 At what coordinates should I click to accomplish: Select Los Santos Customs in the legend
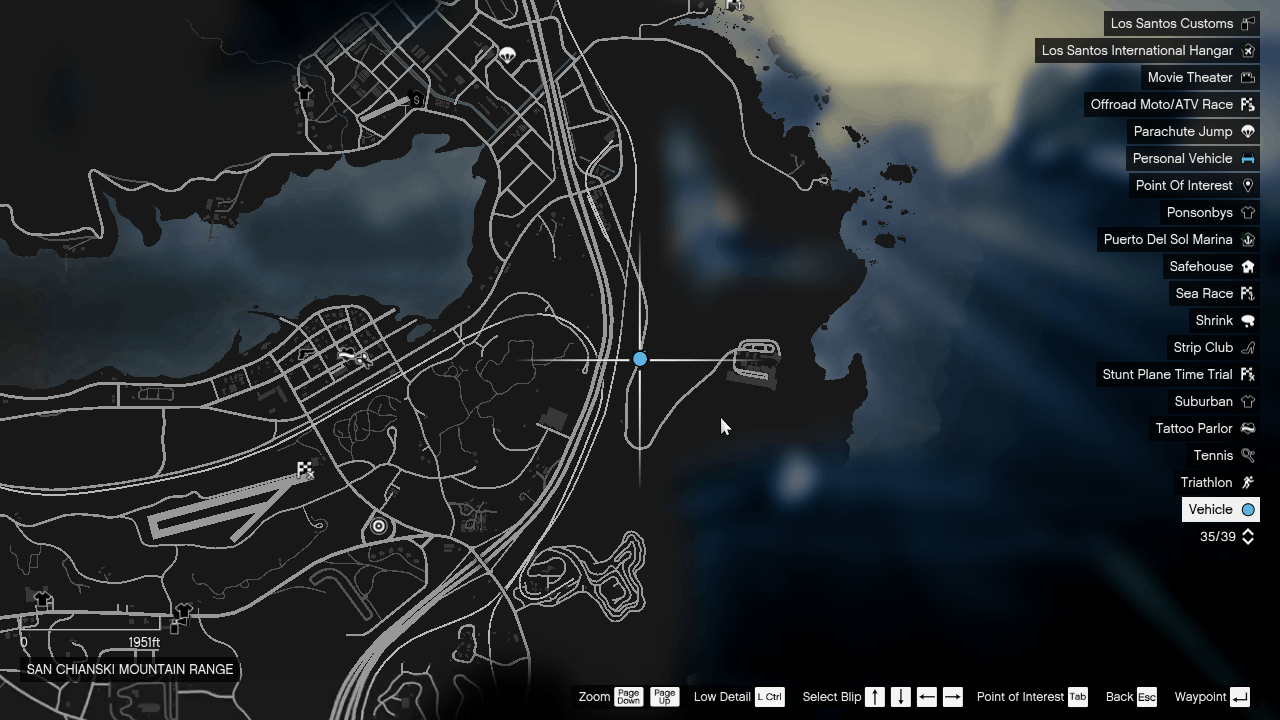coord(1171,23)
